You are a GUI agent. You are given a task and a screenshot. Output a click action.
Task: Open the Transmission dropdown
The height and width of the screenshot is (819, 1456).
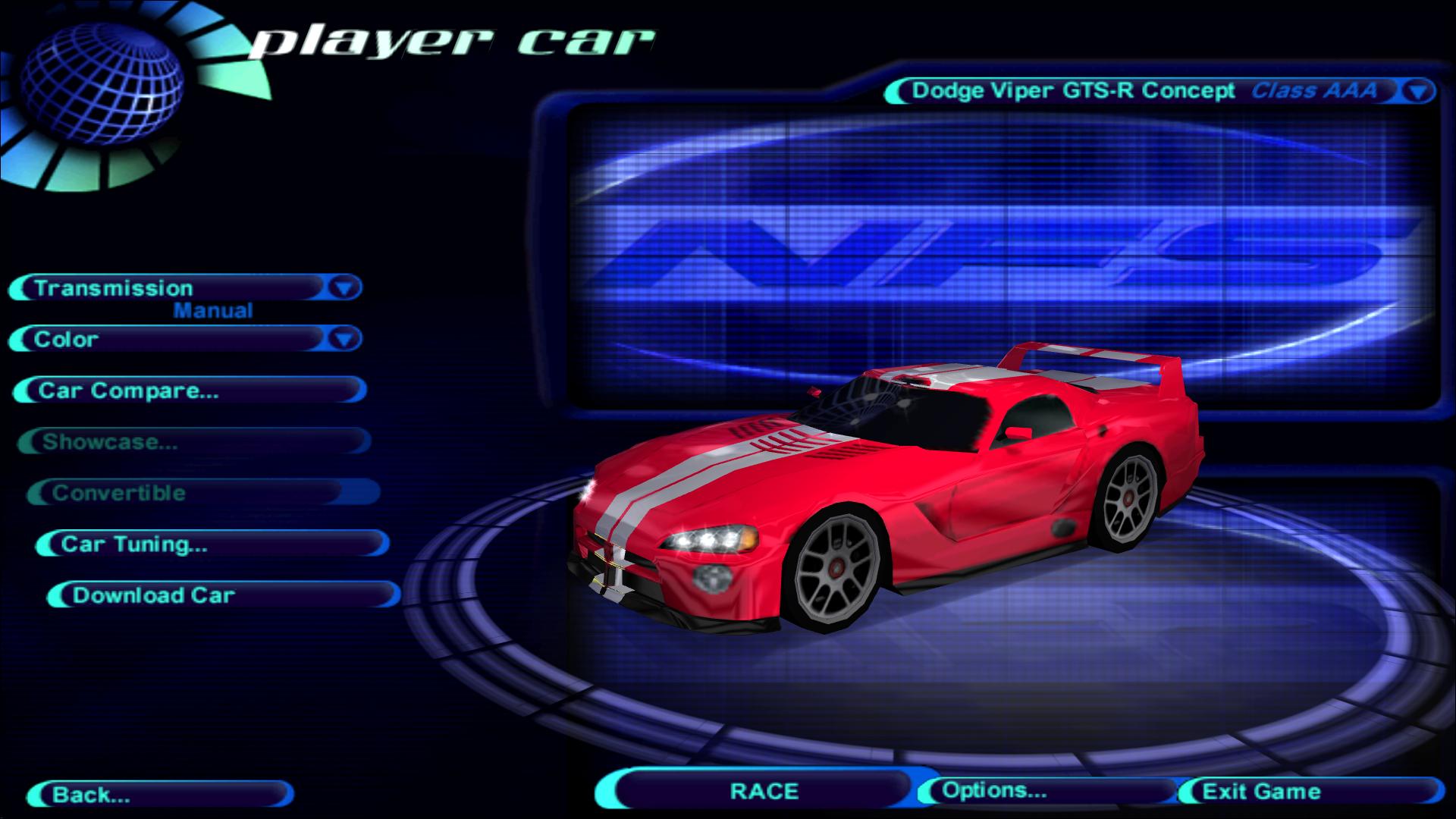[344, 288]
